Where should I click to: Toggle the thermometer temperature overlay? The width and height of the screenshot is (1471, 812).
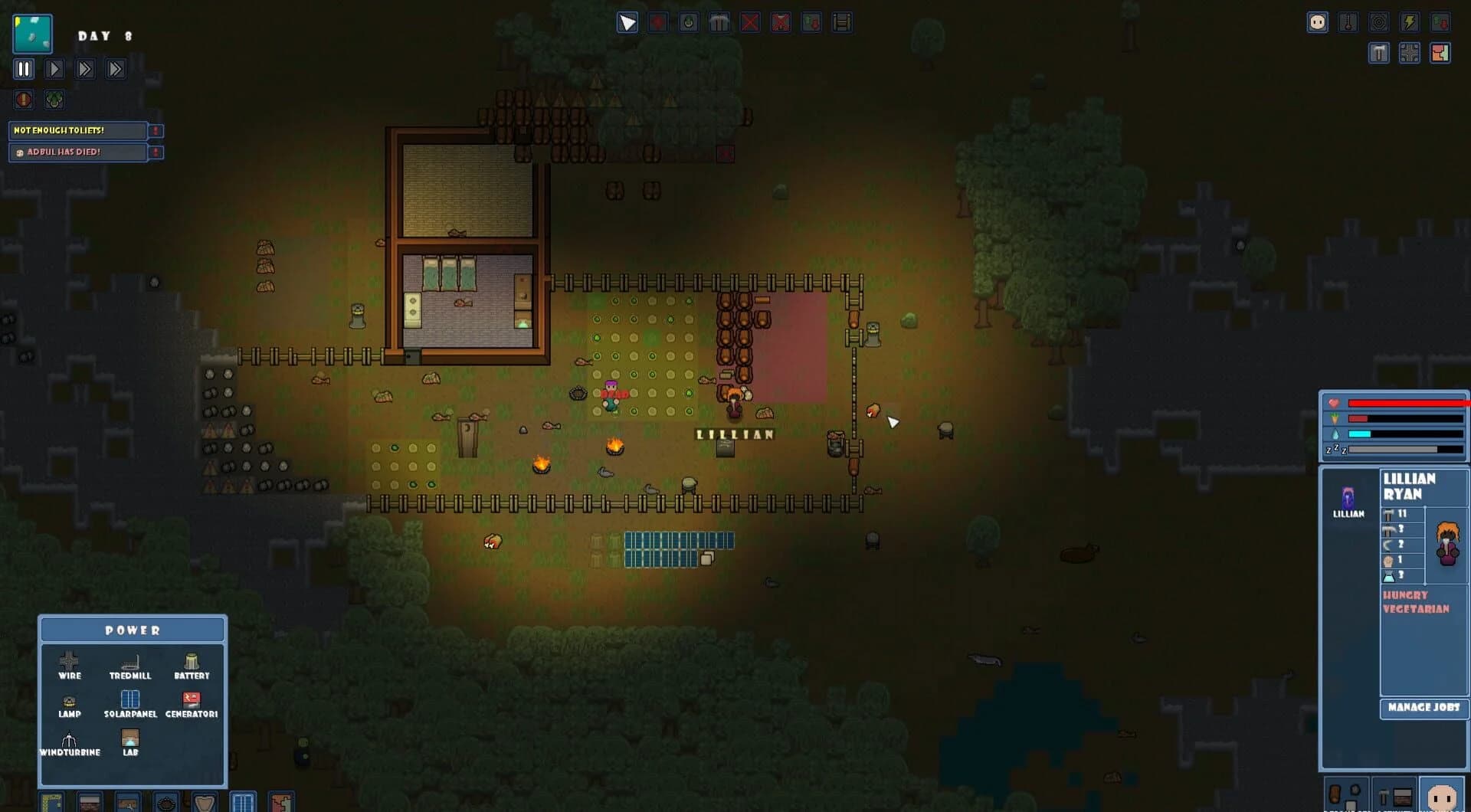tap(1348, 22)
